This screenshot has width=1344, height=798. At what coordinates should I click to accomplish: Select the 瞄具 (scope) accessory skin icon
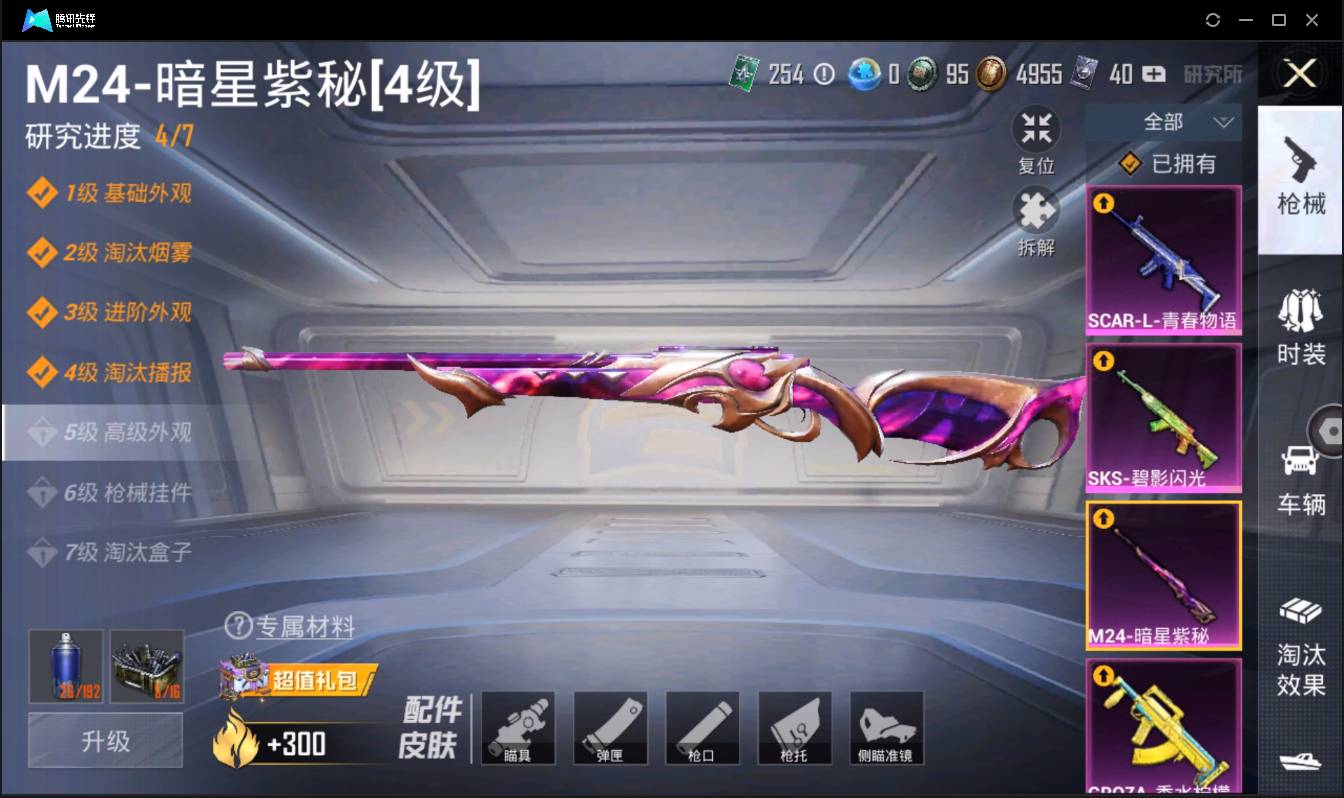(x=518, y=728)
